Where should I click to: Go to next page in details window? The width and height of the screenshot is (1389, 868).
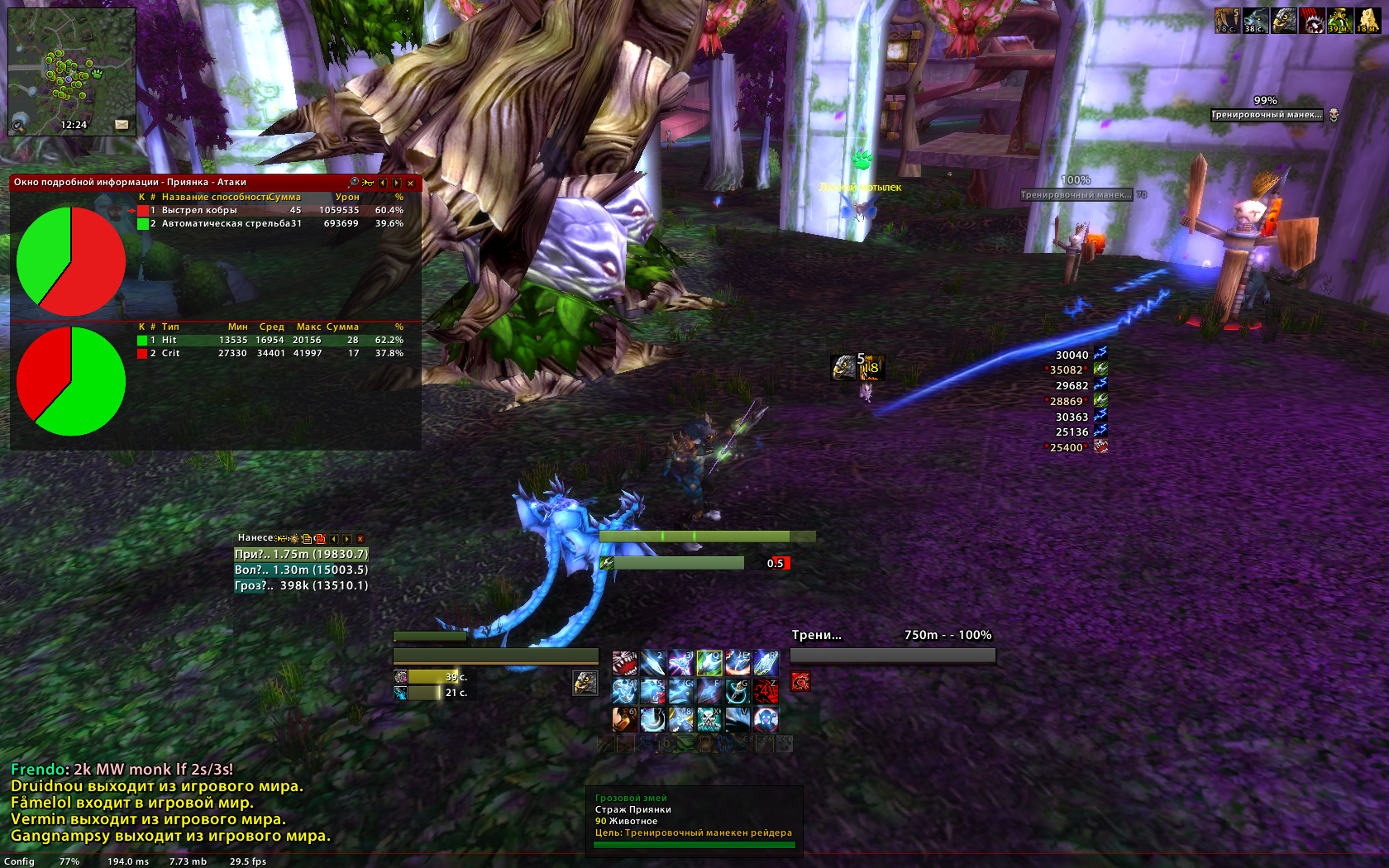(396, 184)
